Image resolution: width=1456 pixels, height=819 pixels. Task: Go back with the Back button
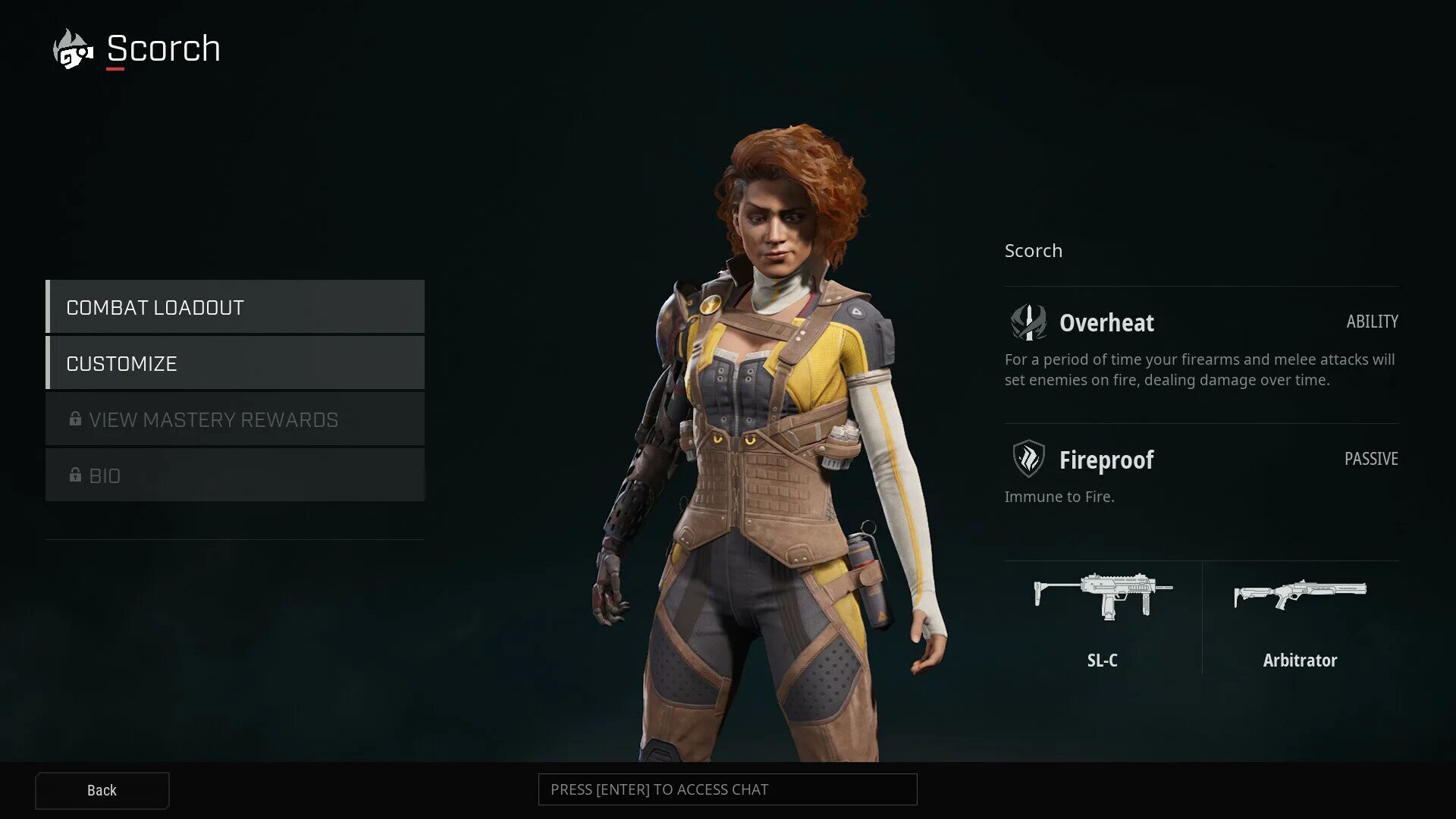[102, 790]
